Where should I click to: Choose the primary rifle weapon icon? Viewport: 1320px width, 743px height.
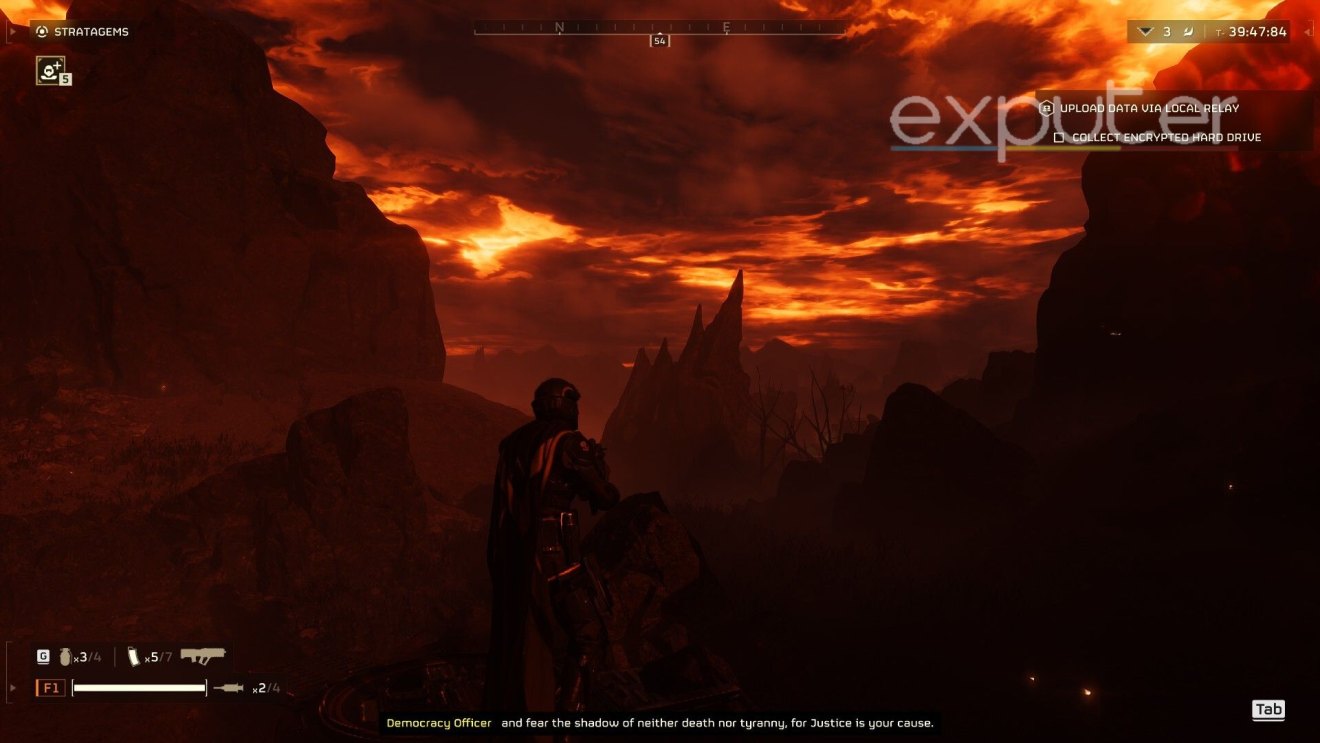click(x=203, y=656)
